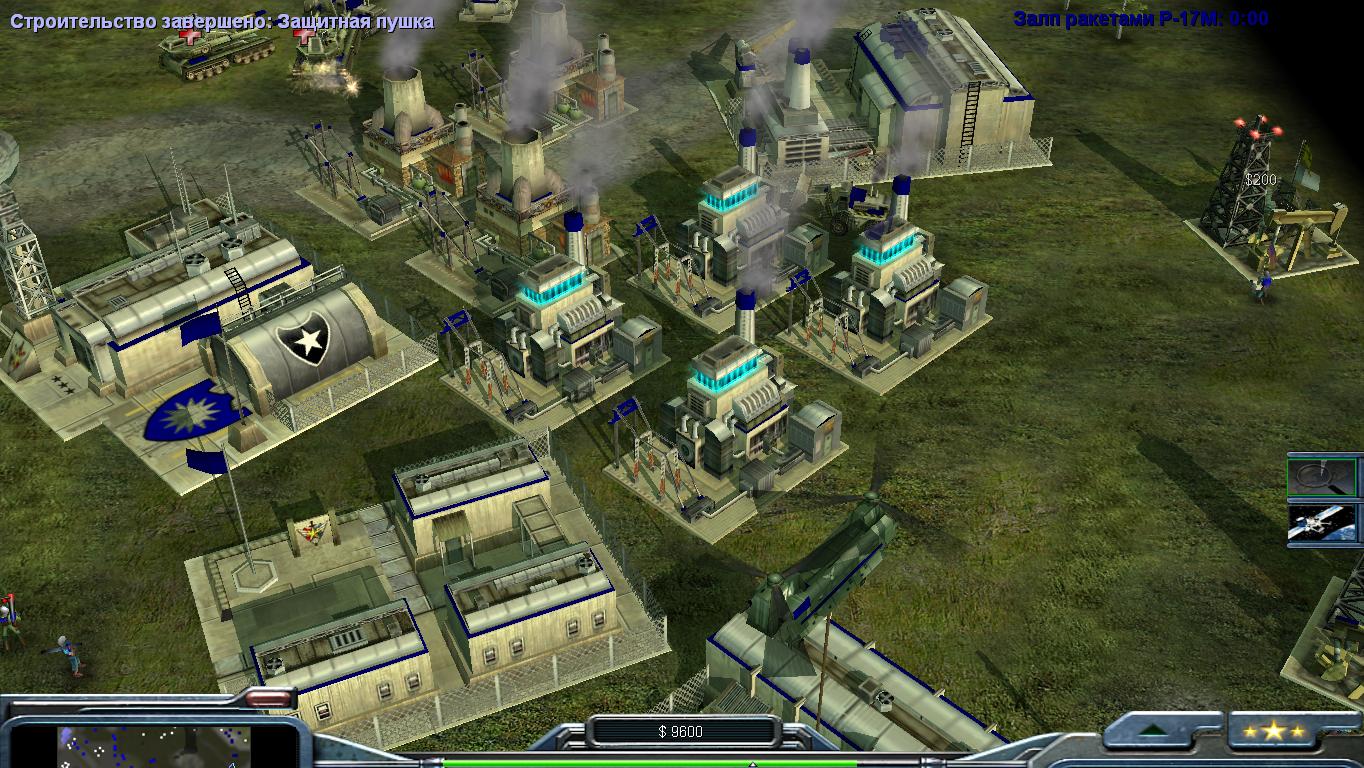
Task: Activate the spy satellite power icon
Action: (x=1322, y=523)
